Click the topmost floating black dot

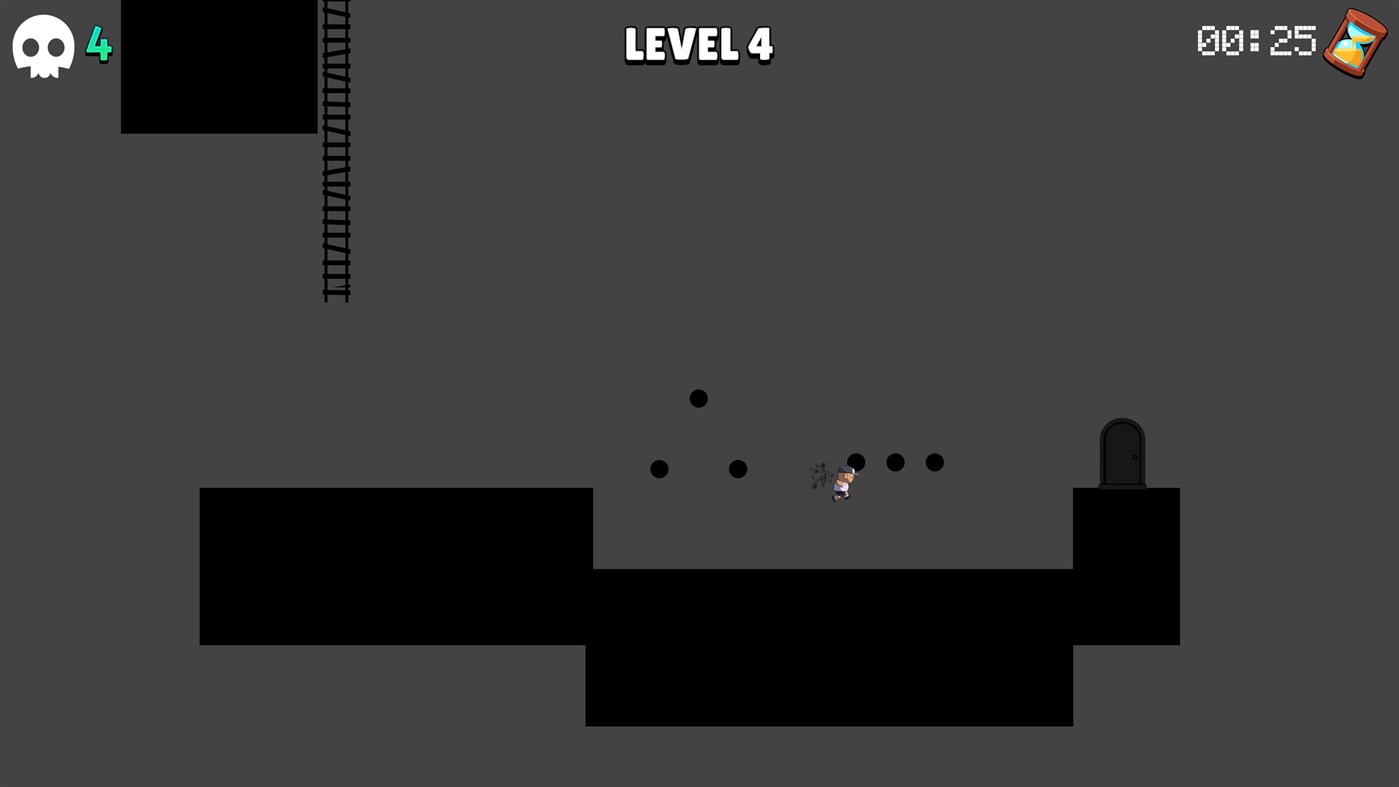click(698, 397)
